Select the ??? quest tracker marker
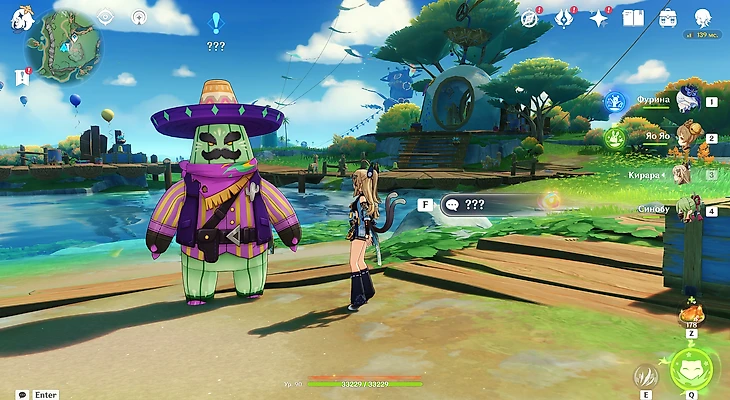730x400 pixels. point(215,22)
